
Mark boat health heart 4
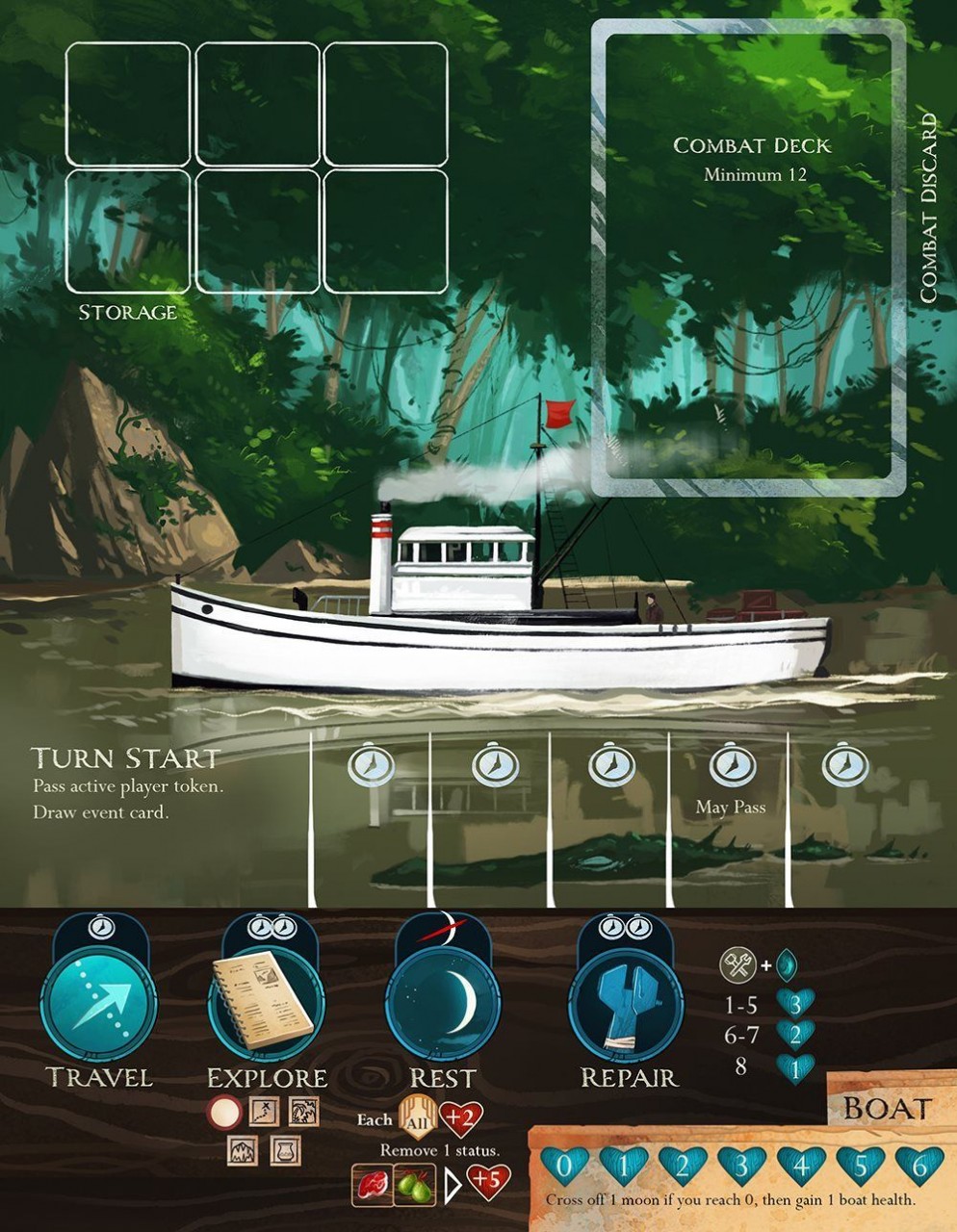tap(801, 1167)
